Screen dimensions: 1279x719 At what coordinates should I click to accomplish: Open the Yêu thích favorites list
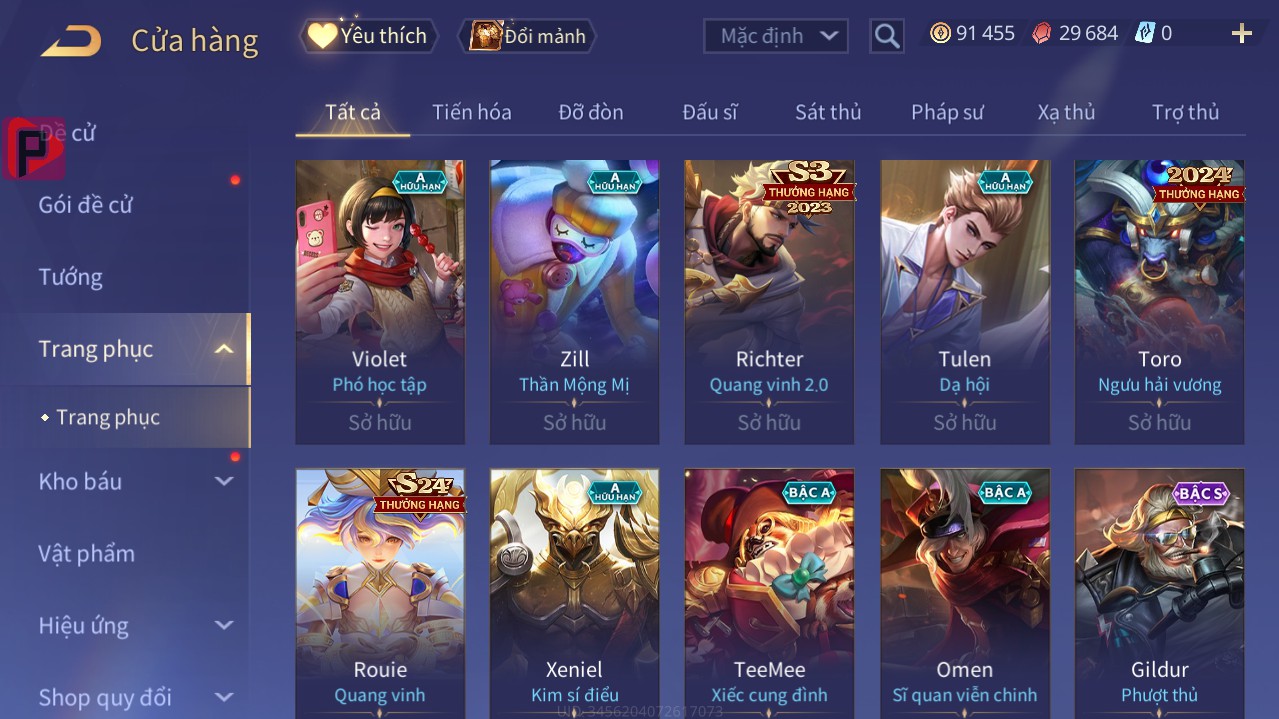(369, 36)
